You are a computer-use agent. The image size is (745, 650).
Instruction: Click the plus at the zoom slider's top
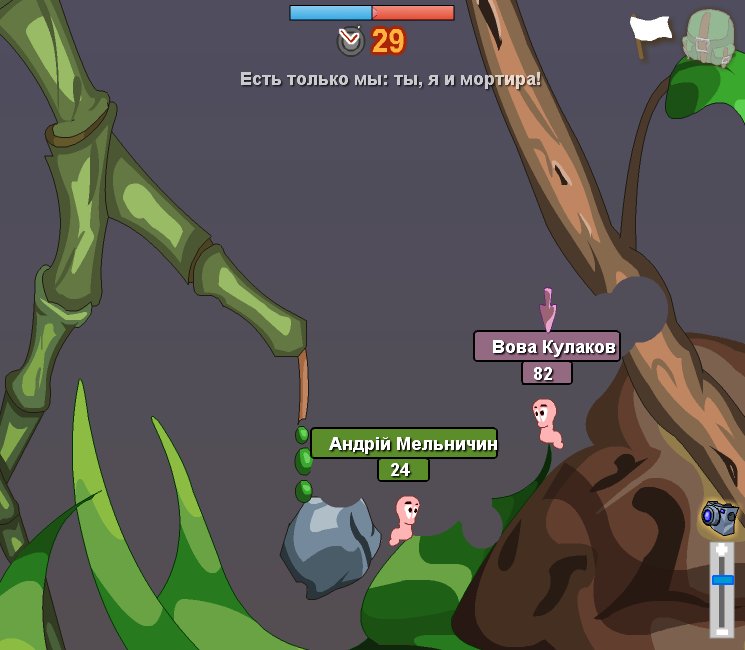click(722, 550)
